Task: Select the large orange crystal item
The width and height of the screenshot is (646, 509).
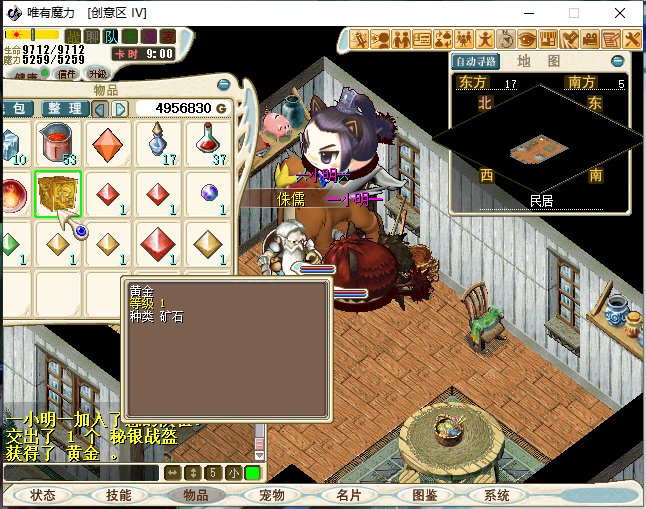Action: tap(108, 144)
